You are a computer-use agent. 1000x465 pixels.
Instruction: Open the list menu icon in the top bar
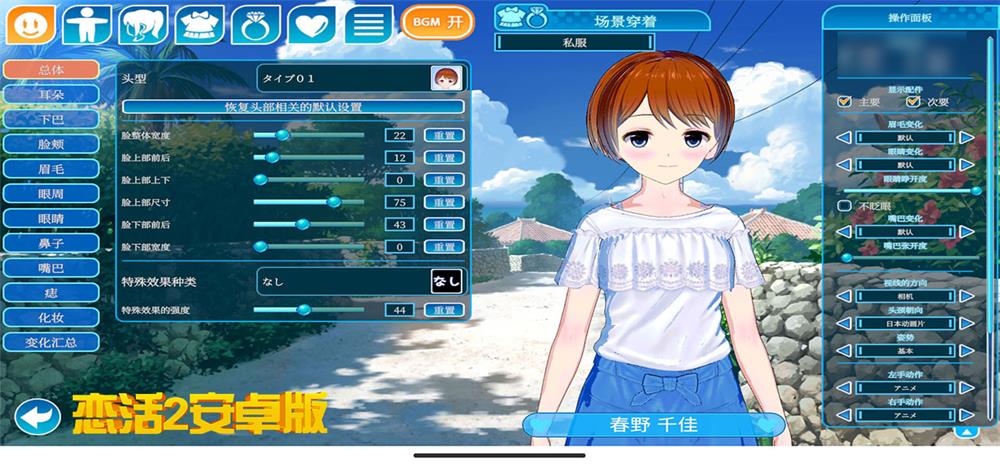coord(368,24)
